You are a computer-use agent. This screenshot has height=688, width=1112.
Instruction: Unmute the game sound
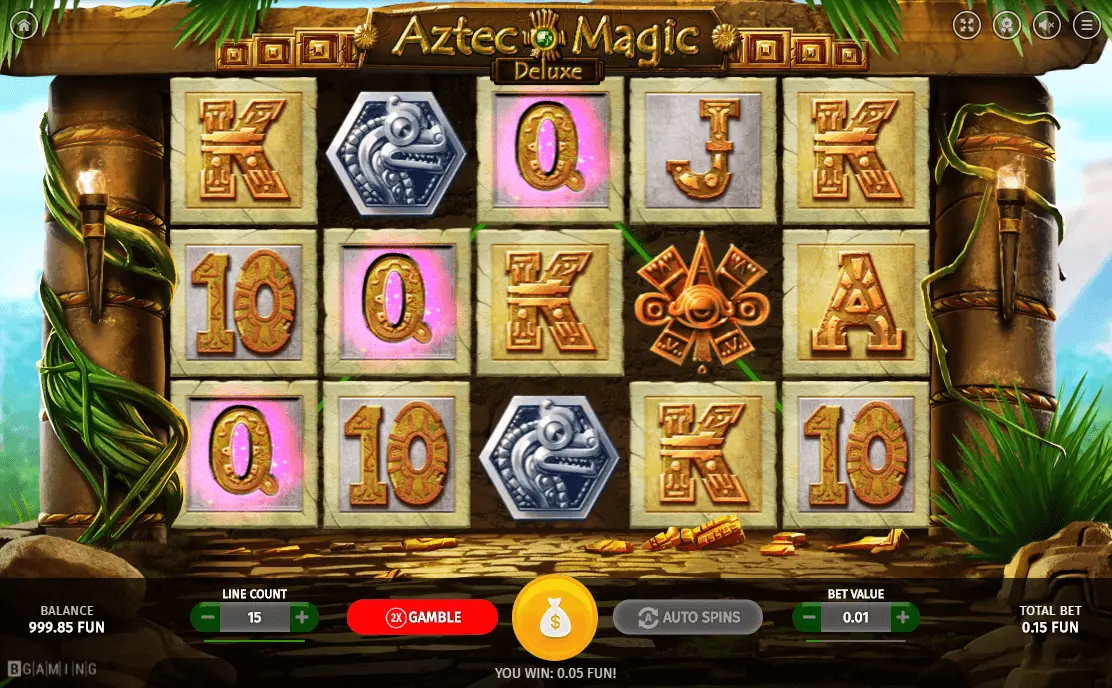click(1046, 25)
